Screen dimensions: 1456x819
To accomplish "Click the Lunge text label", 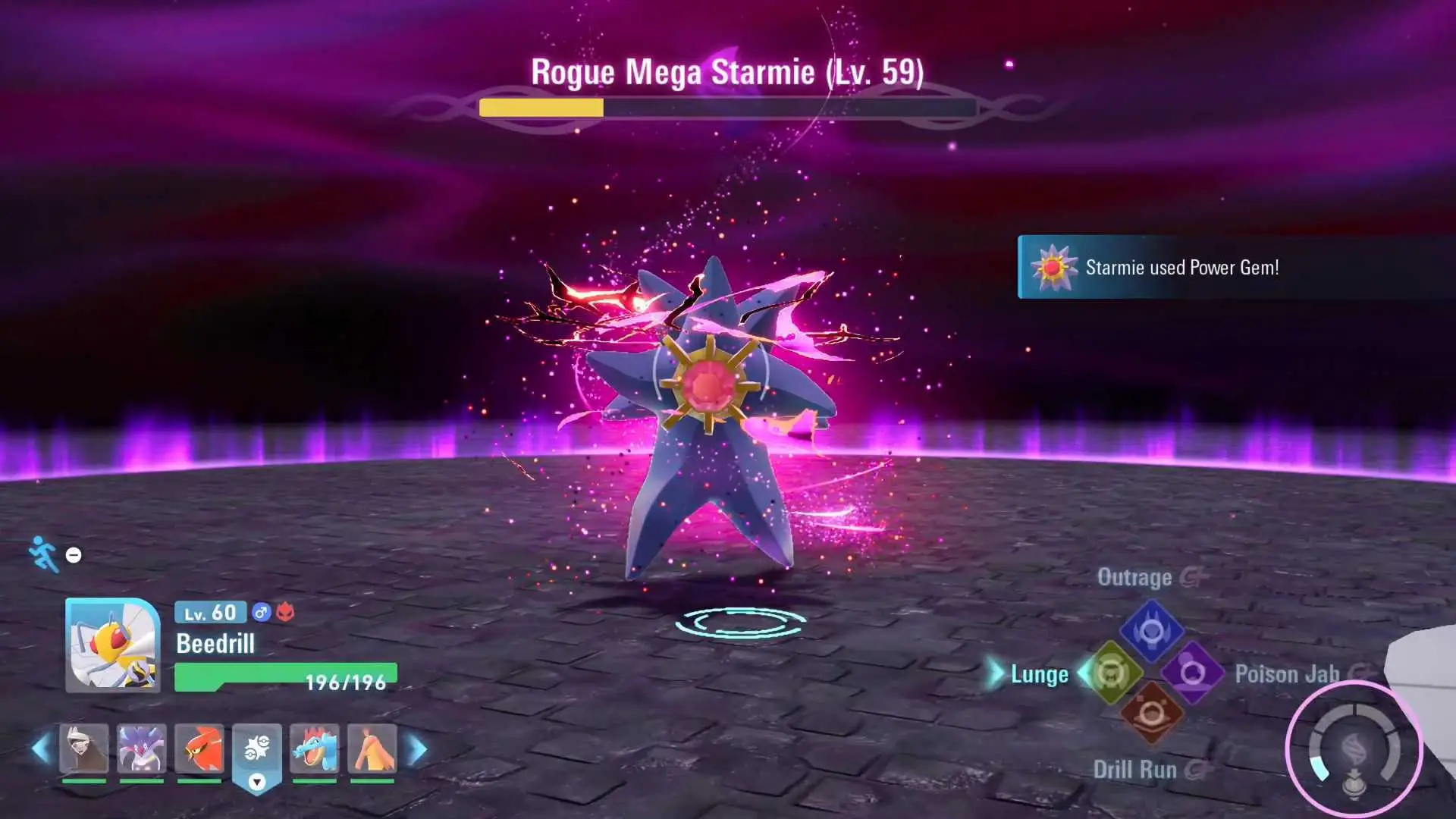I will pos(1038,674).
